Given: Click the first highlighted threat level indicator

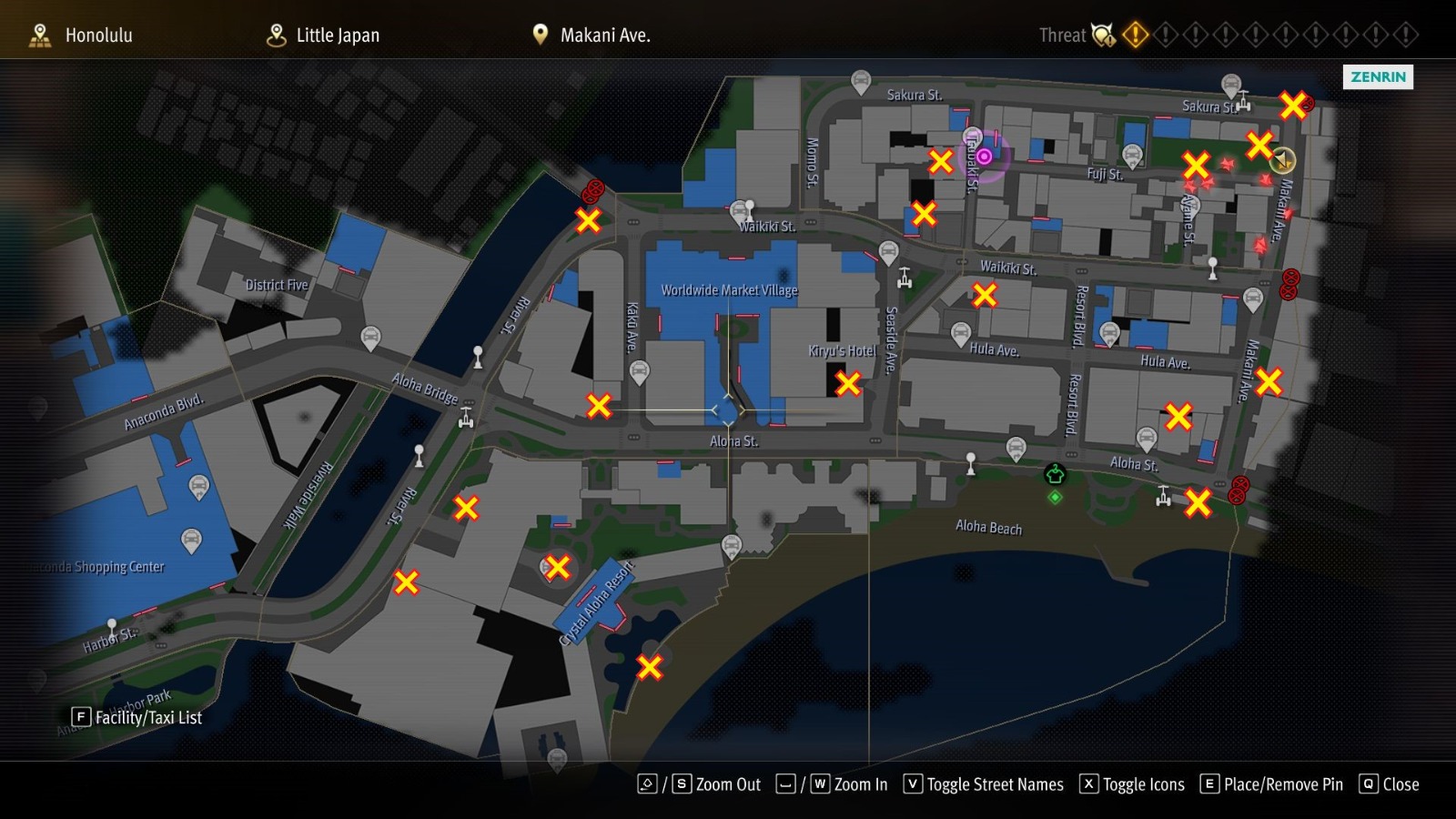Looking at the screenshot, I should coord(1134,35).
